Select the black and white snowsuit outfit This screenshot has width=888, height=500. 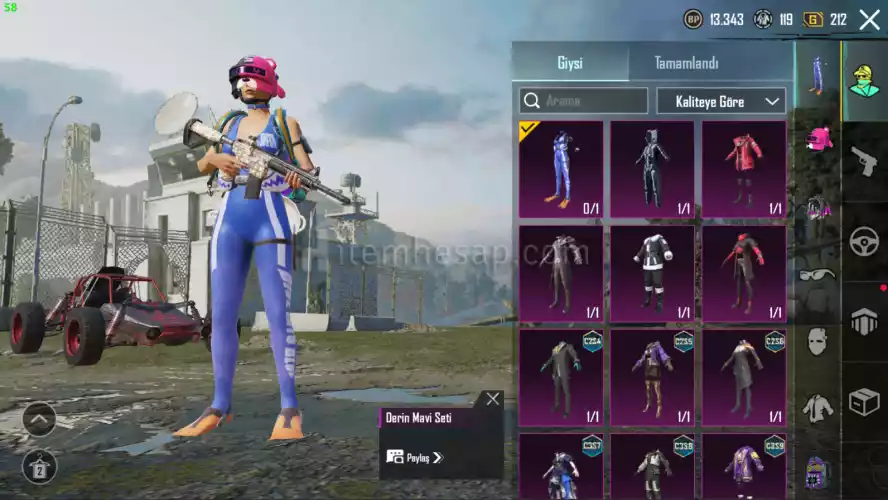pos(652,273)
